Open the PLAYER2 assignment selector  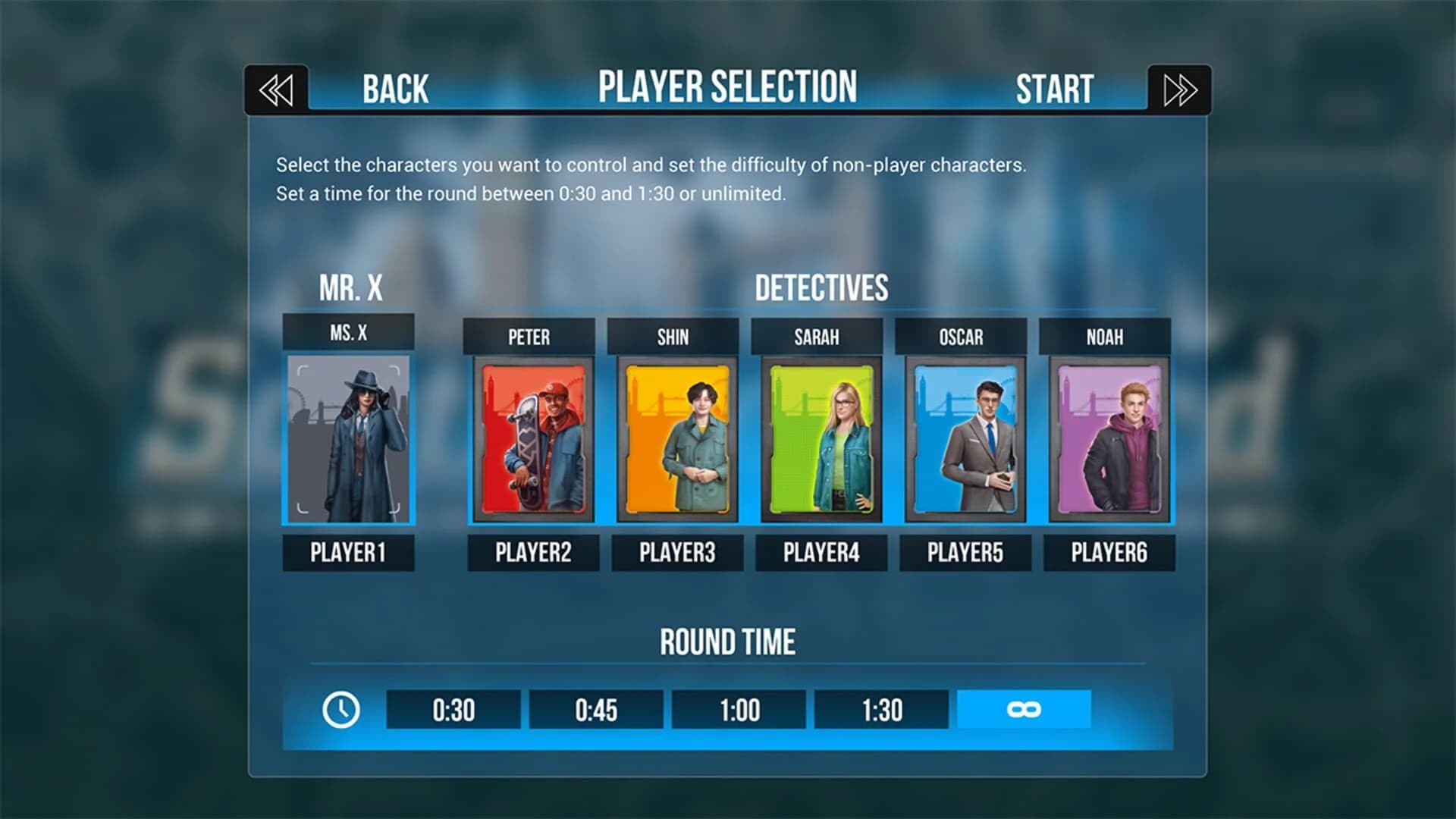click(532, 552)
